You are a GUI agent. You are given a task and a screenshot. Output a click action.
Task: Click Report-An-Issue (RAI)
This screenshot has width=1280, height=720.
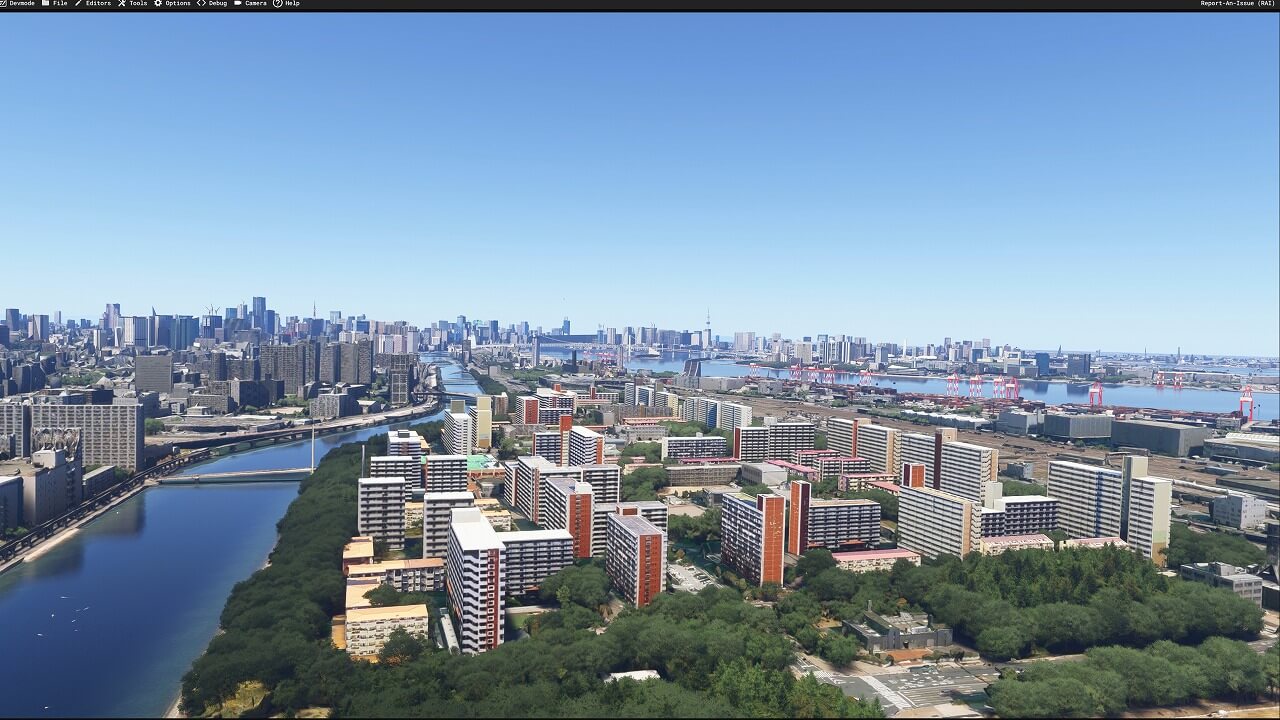[x=1237, y=4]
